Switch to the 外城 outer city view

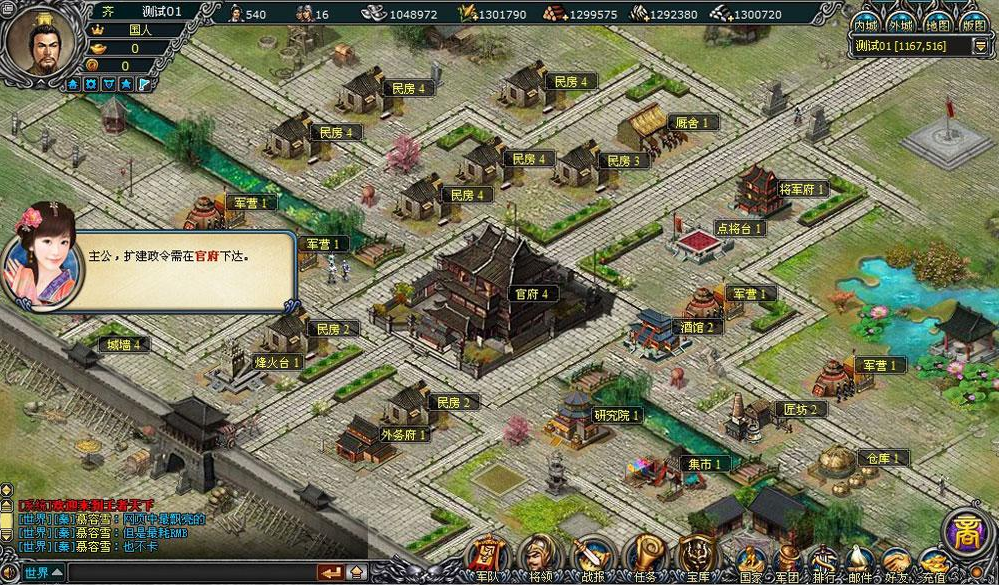click(901, 24)
